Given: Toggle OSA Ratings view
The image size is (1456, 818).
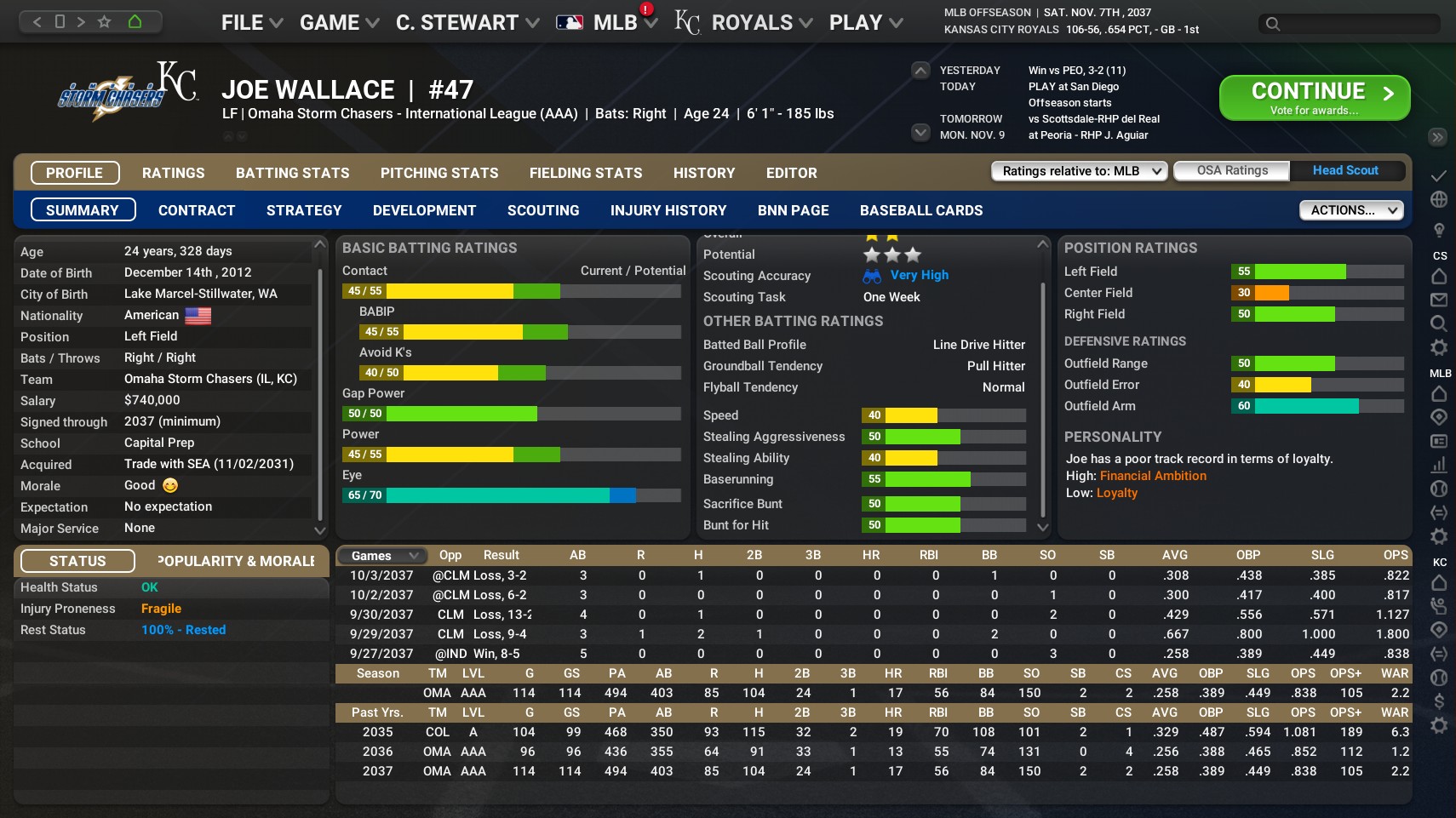Looking at the screenshot, I should [x=1231, y=170].
